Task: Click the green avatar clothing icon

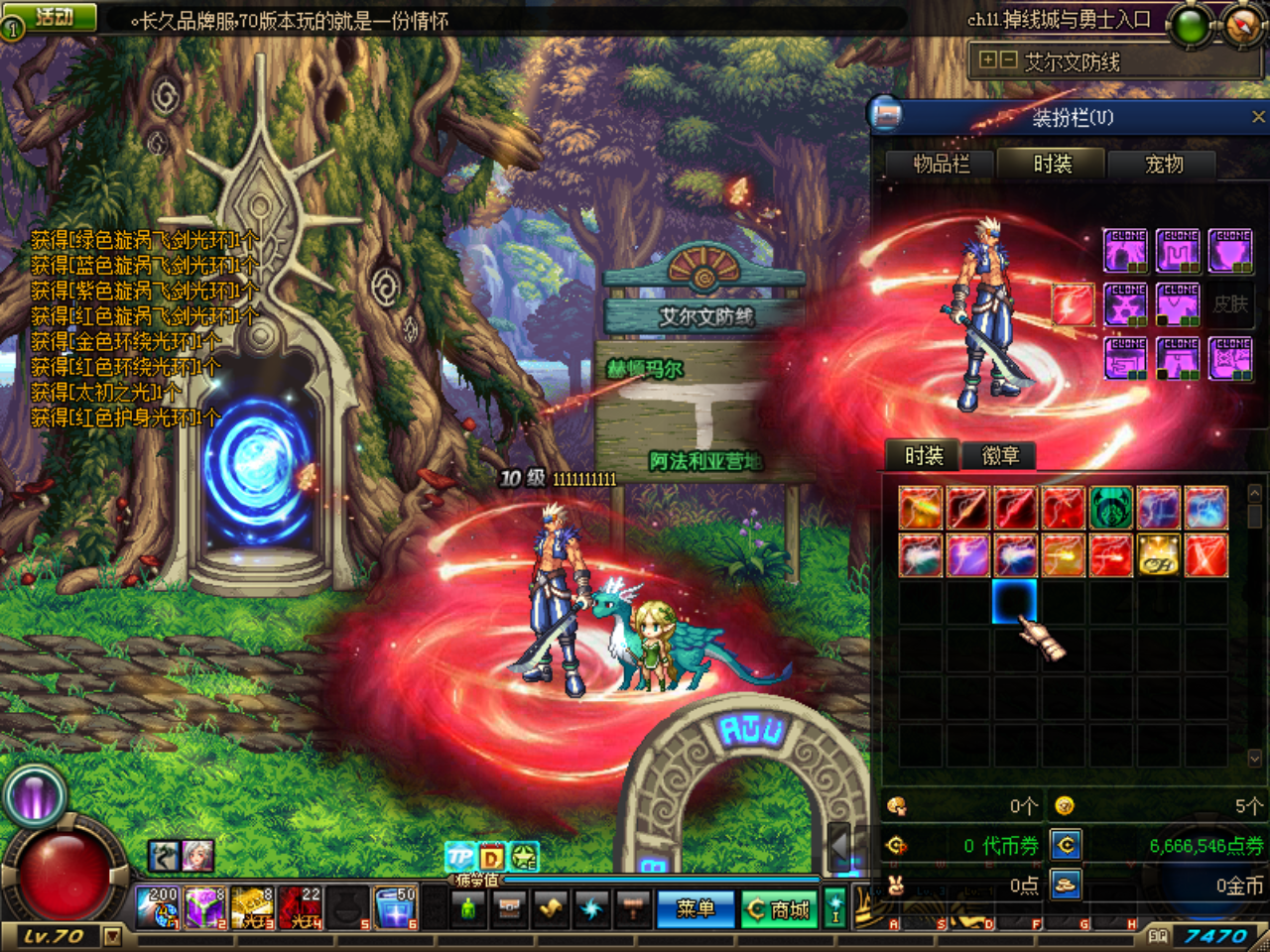Action: (468, 908)
